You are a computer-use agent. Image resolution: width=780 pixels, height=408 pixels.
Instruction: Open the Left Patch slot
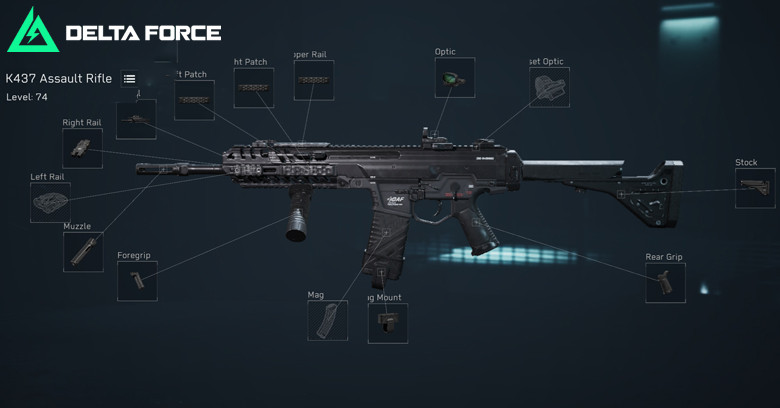point(194,100)
